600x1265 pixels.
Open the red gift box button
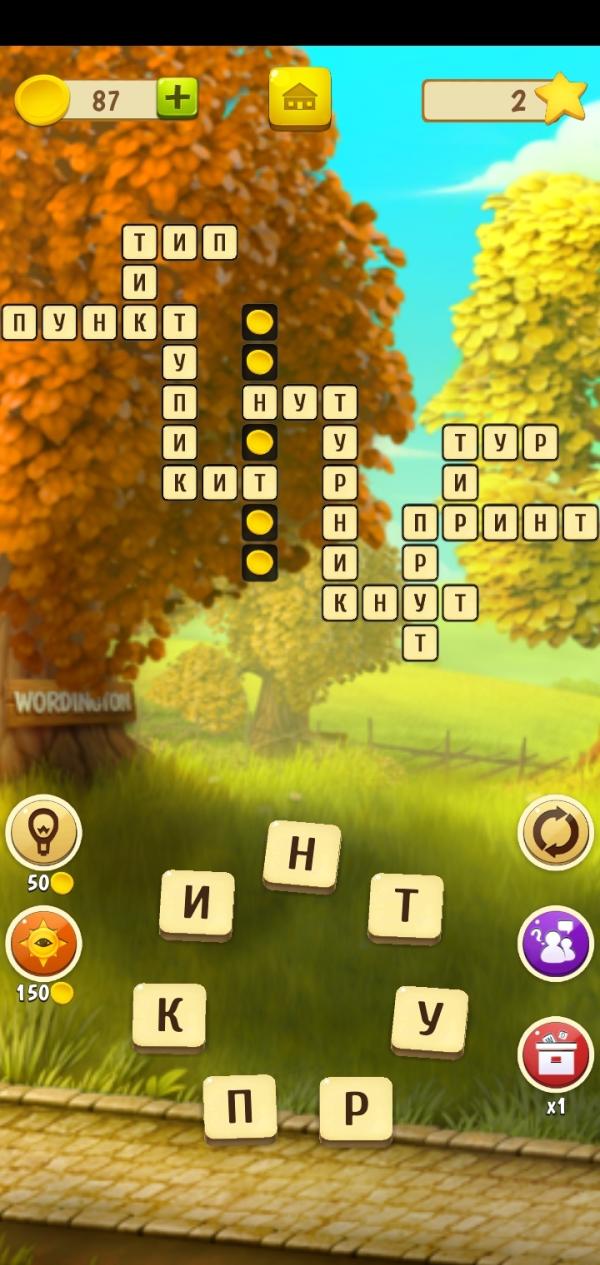coord(555,1054)
